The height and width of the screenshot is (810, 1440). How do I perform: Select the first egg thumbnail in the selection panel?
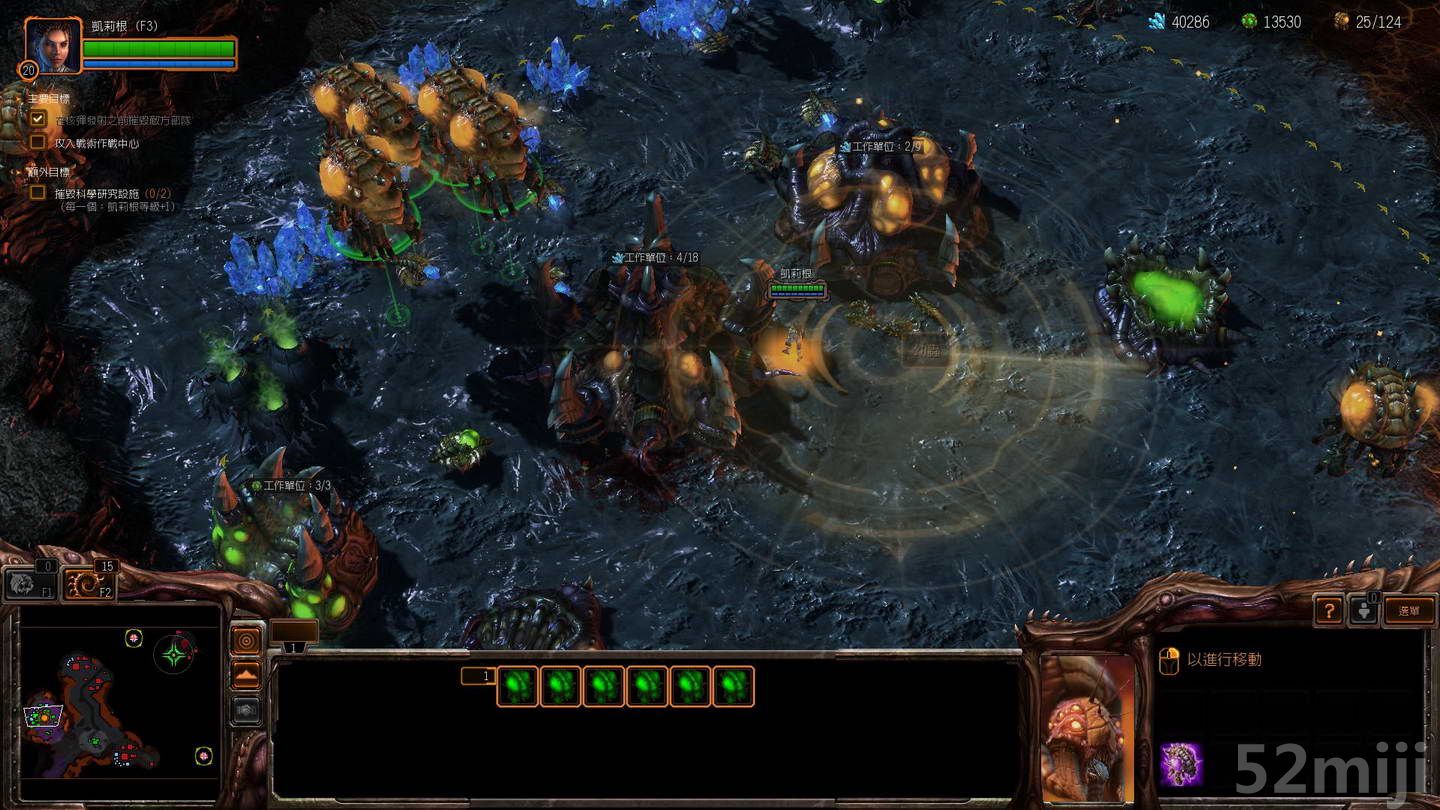click(518, 685)
